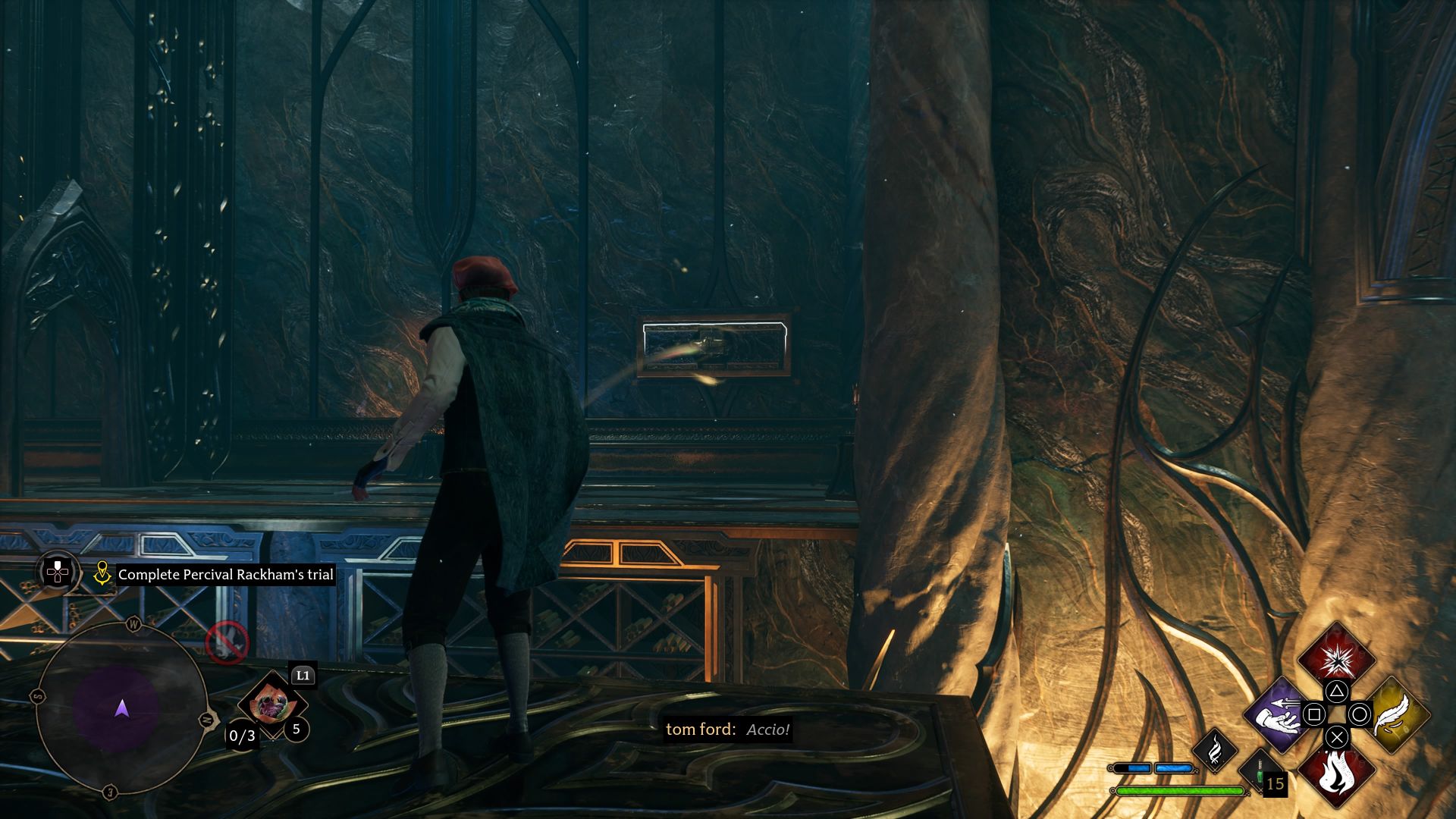Viewport: 1456px width, 819px height.
Task: Open the D-pad quest tracker widget
Action: [58, 572]
